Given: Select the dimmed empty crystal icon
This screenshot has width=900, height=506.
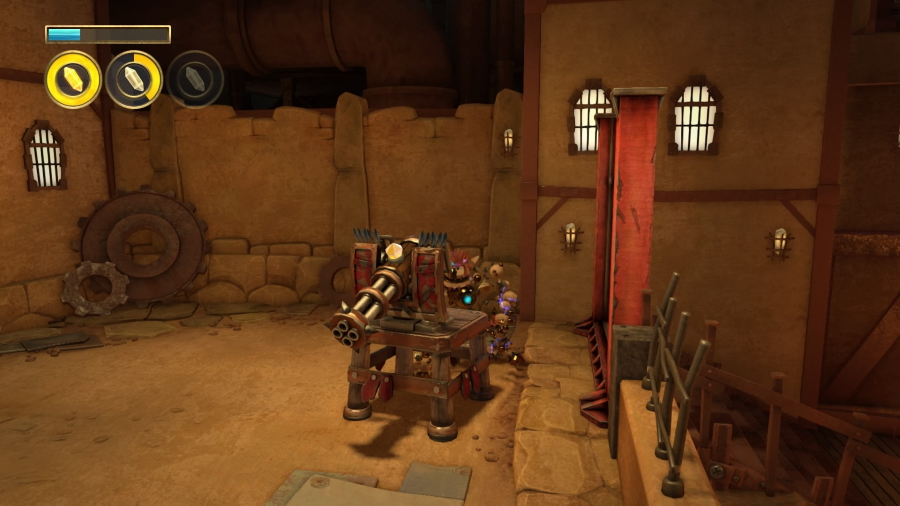Looking at the screenshot, I should pyautogui.click(x=195, y=79).
